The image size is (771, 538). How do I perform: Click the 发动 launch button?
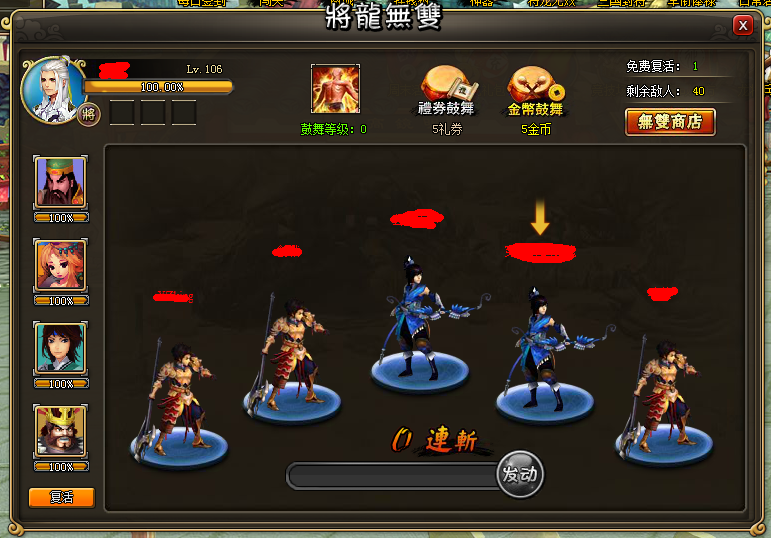(x=520, y=474)
